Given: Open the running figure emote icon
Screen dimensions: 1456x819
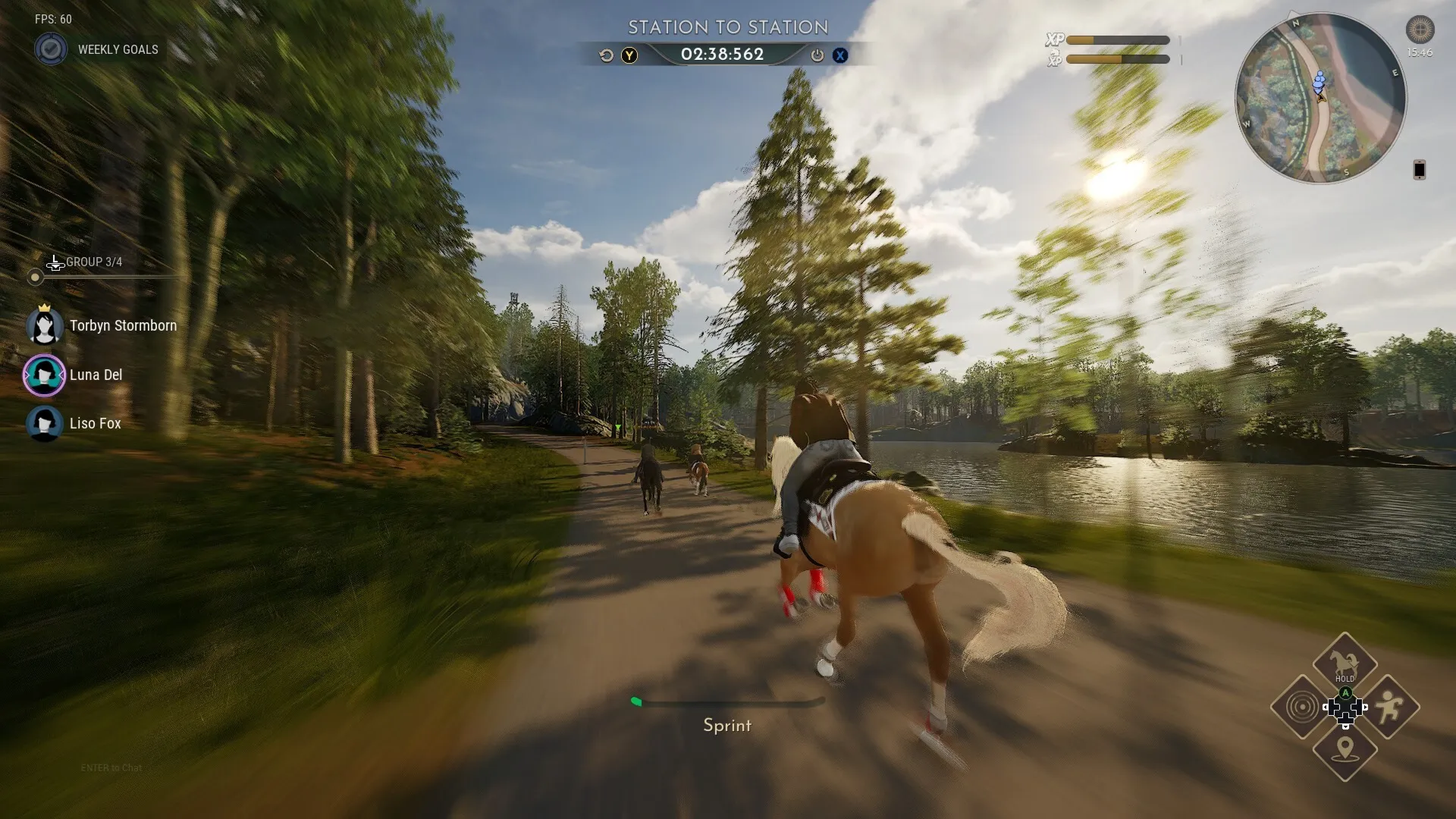Looking at the screenshot, I should tap(1389, 708).
